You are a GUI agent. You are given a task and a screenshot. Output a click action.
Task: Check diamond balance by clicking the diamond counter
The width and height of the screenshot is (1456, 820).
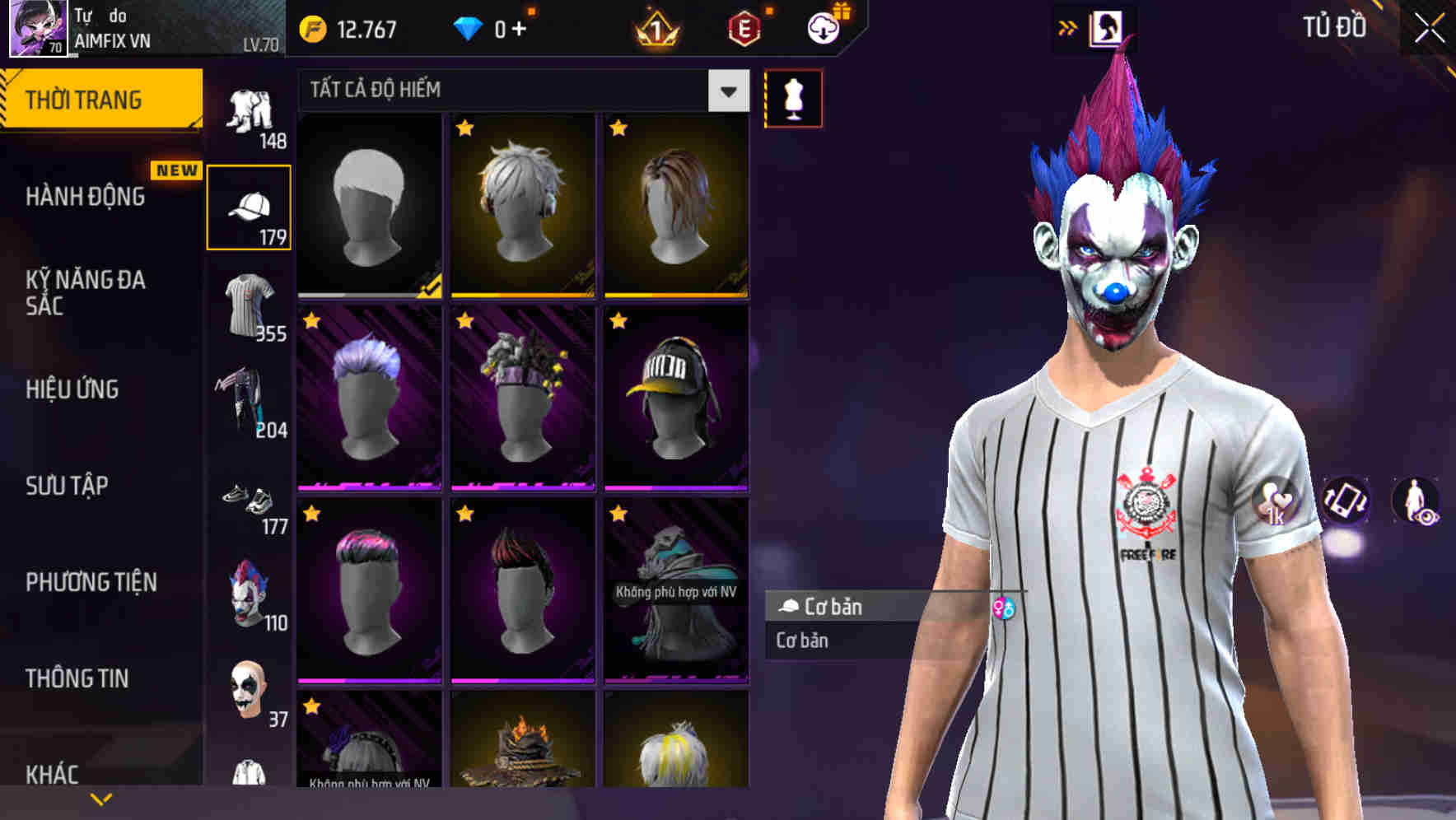coord(494,27)
